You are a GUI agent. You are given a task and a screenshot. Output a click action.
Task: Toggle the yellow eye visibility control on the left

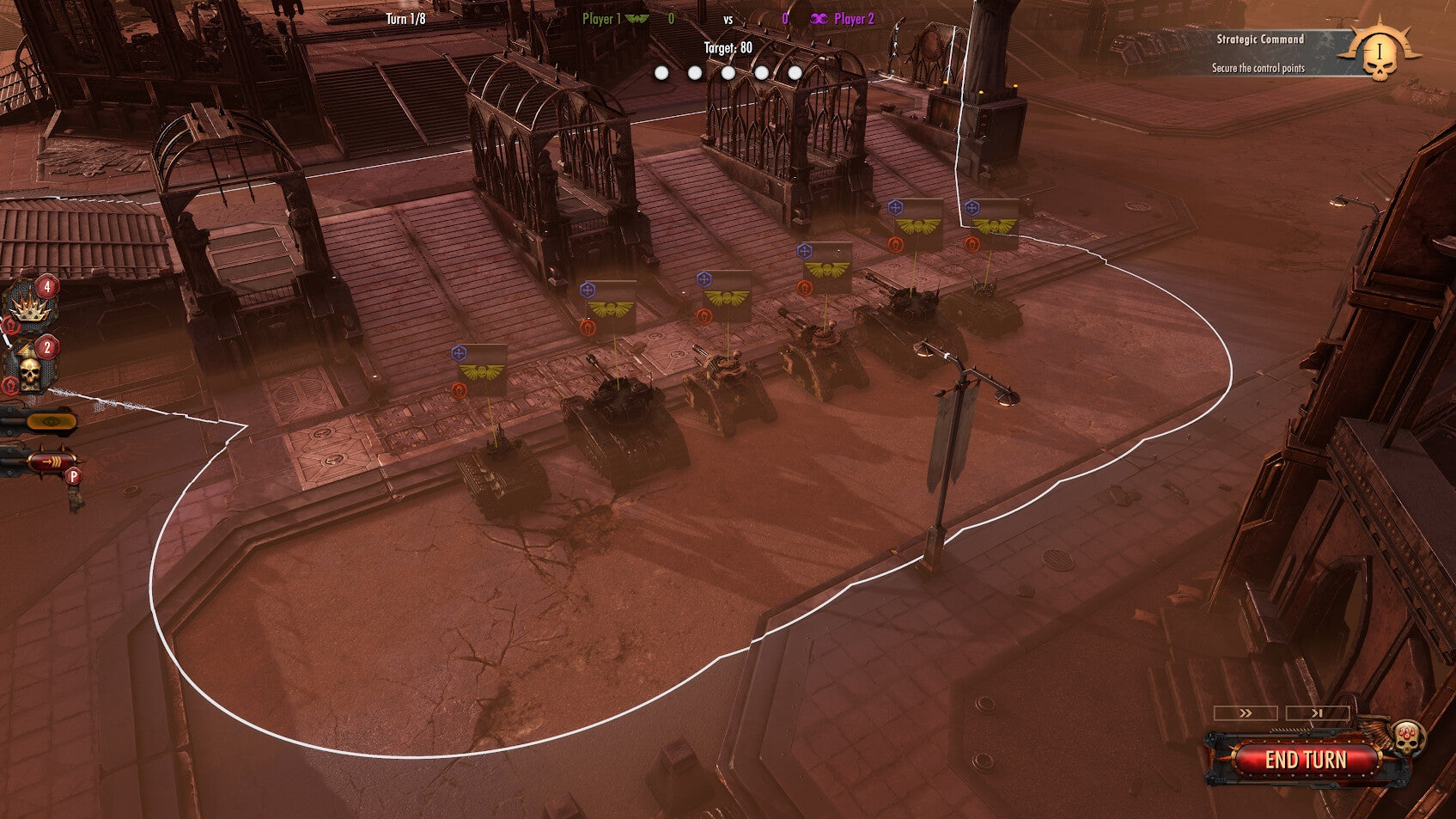click(50, 422)
